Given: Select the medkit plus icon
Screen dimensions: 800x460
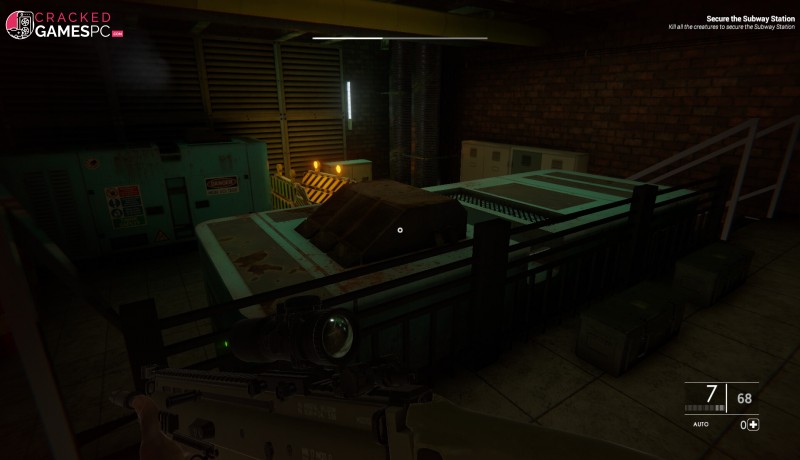Looking at the screenshot, I should pyautogui.click(x=753, y=424).
